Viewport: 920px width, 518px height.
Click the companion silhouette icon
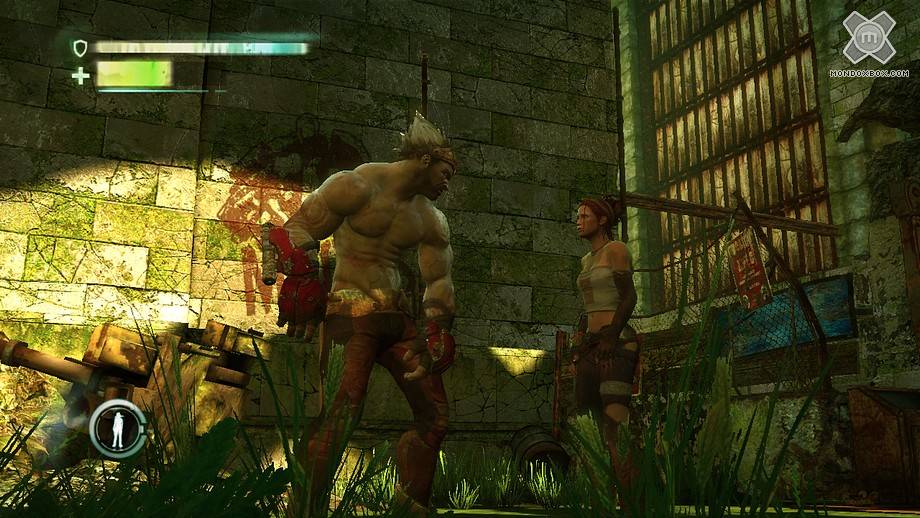(118, 428)
